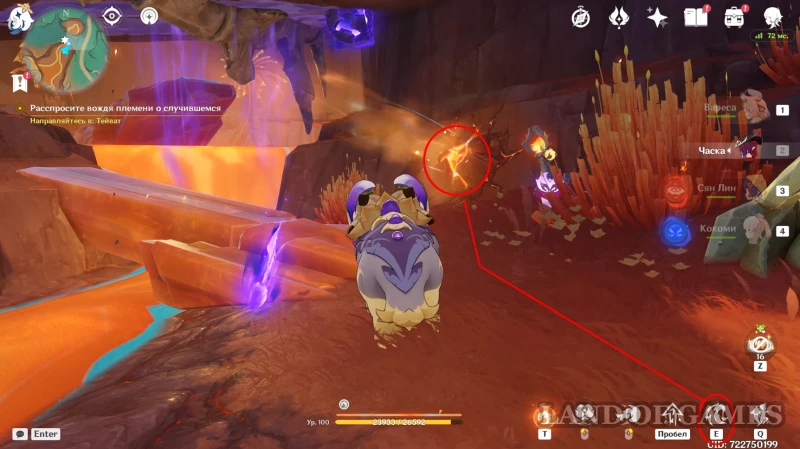Open the backpack inventory
The width and height of the screenshot is (800, 449).
(735, 17)
